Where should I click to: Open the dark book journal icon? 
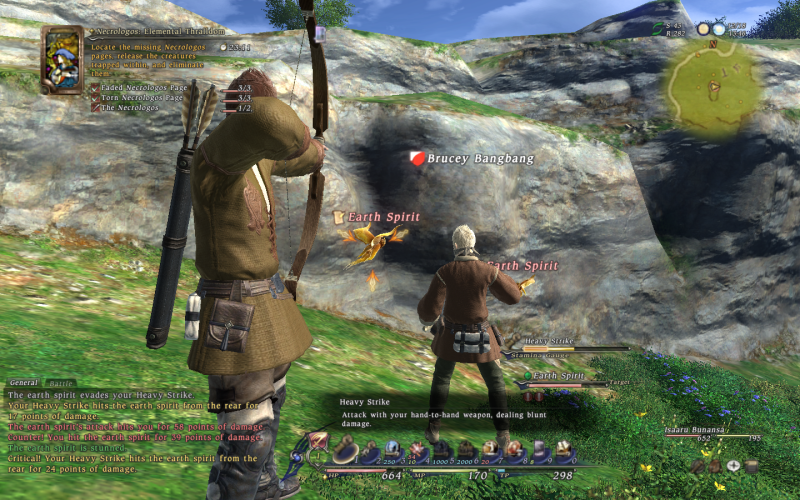point(751,466)
